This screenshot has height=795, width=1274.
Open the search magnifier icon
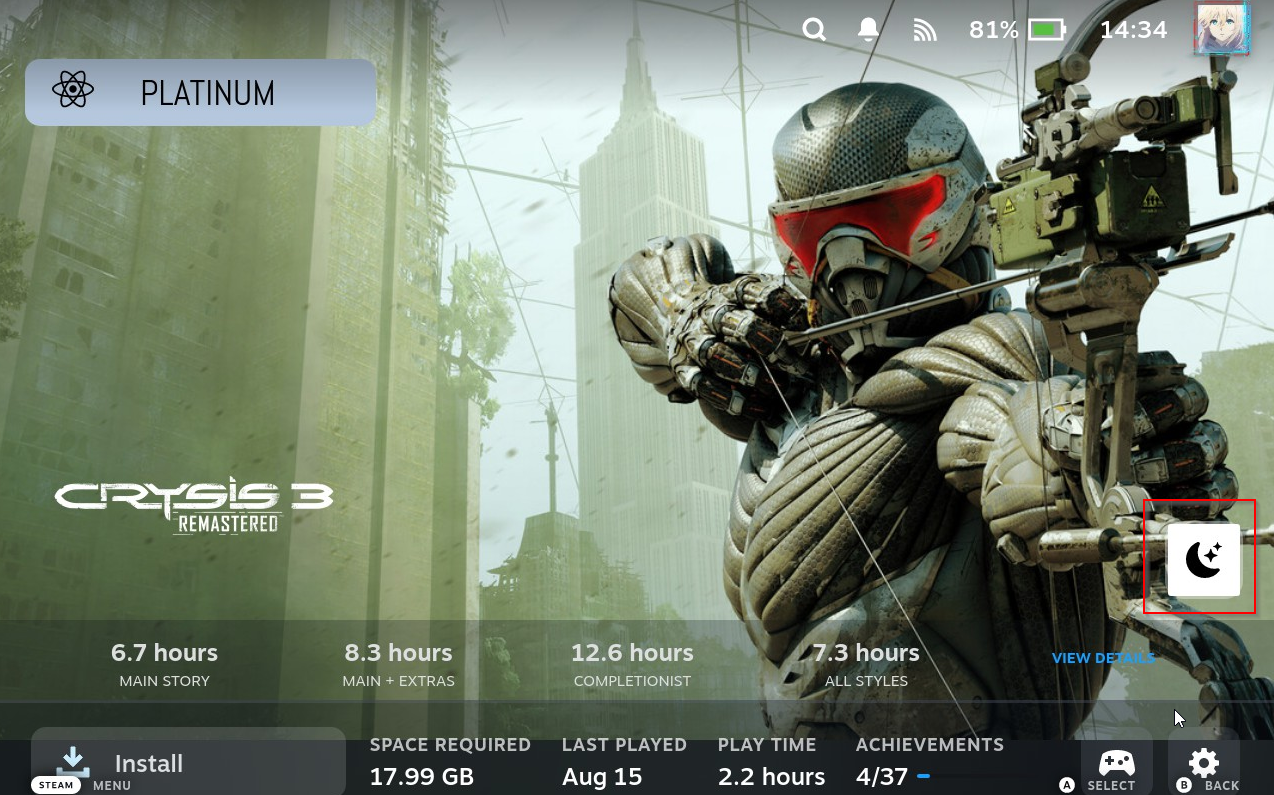(814, 30)
